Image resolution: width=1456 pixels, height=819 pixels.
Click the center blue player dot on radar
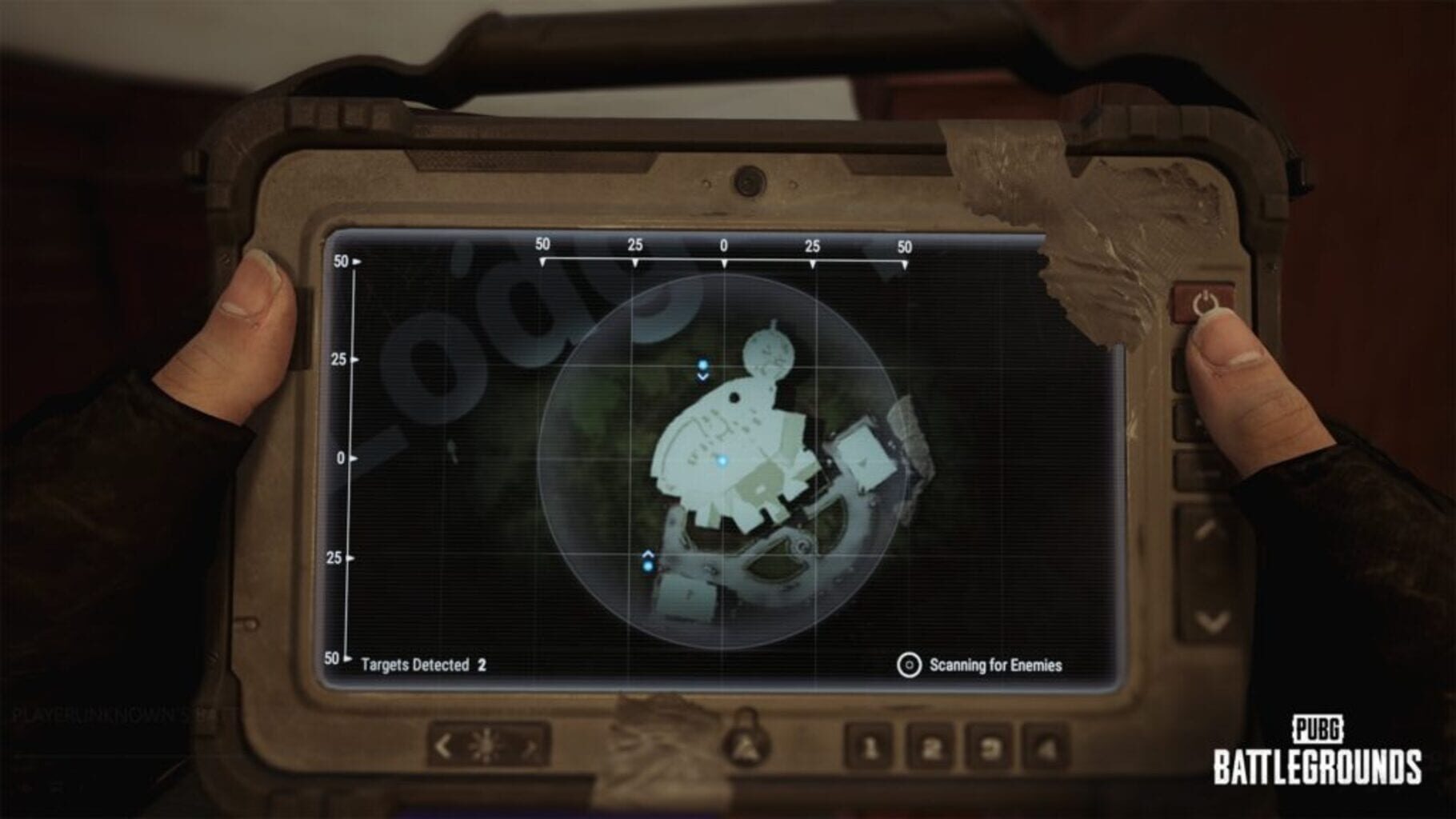(724, 458)
